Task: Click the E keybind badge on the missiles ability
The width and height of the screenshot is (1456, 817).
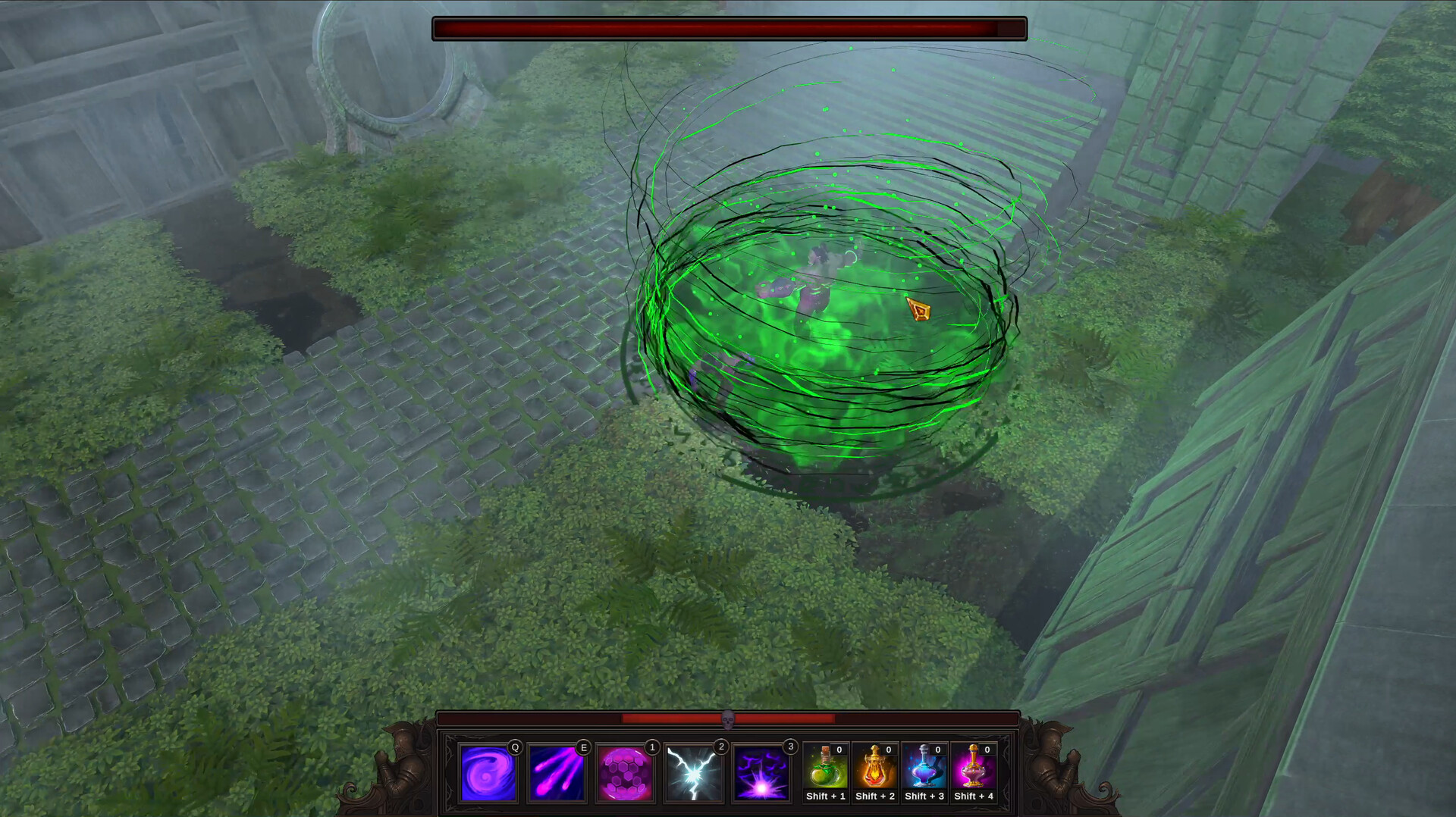Action: tap(583, 747)
